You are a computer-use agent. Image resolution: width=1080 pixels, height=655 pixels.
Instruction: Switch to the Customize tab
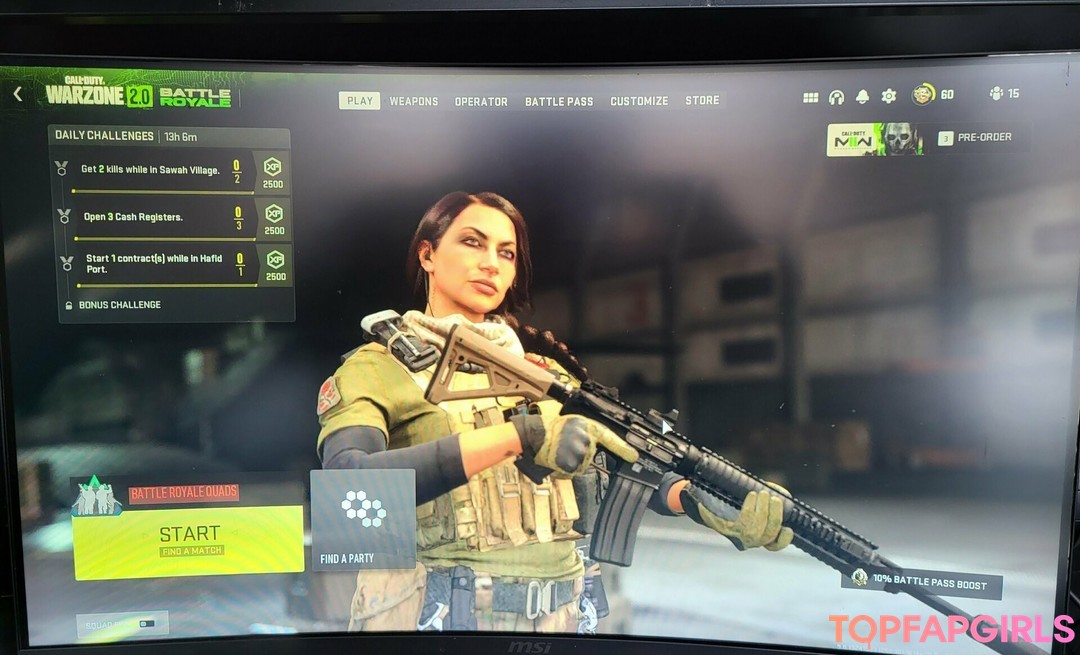point(639,101)
